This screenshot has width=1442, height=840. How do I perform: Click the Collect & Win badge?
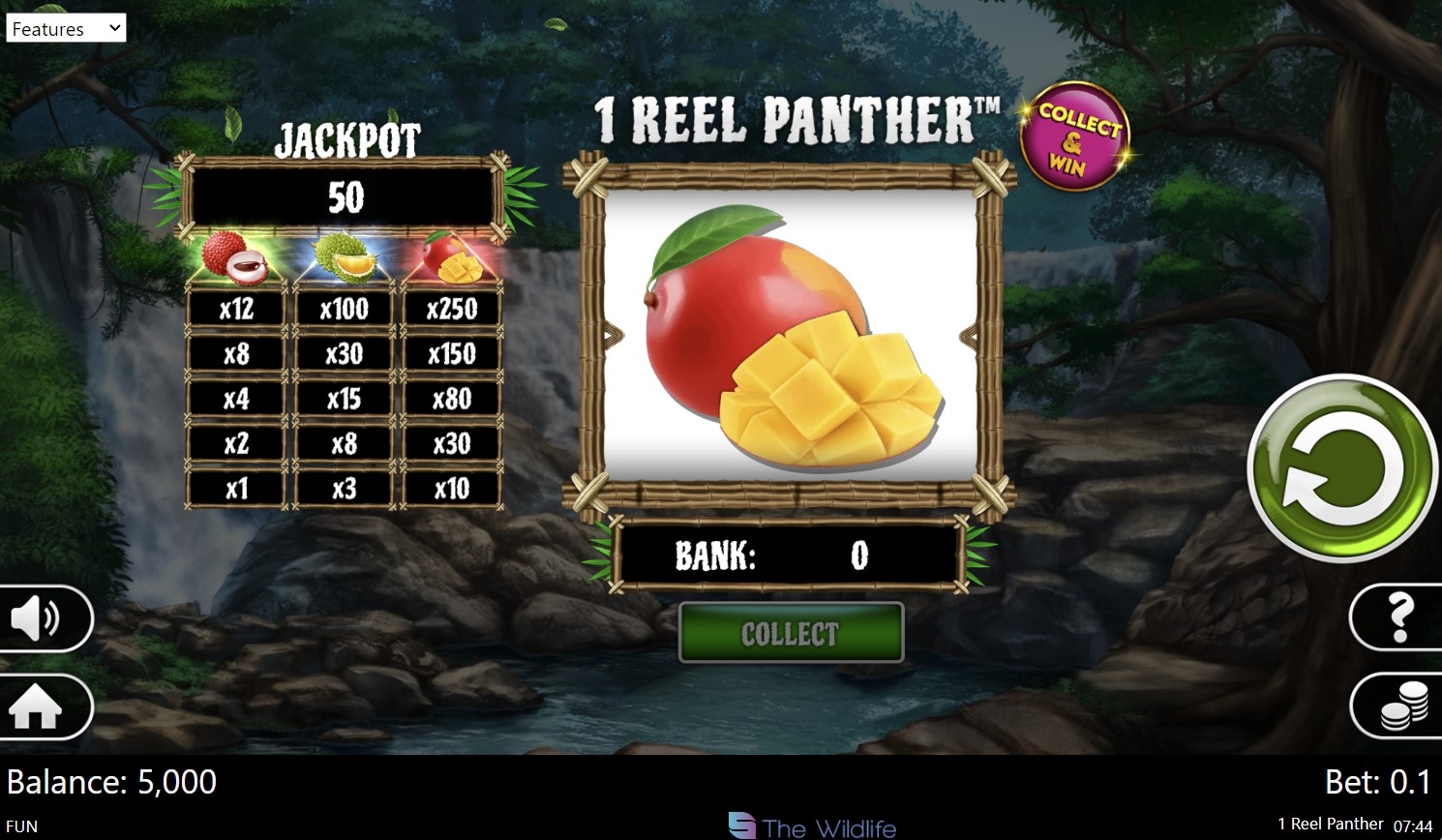tap(1074, 136)
